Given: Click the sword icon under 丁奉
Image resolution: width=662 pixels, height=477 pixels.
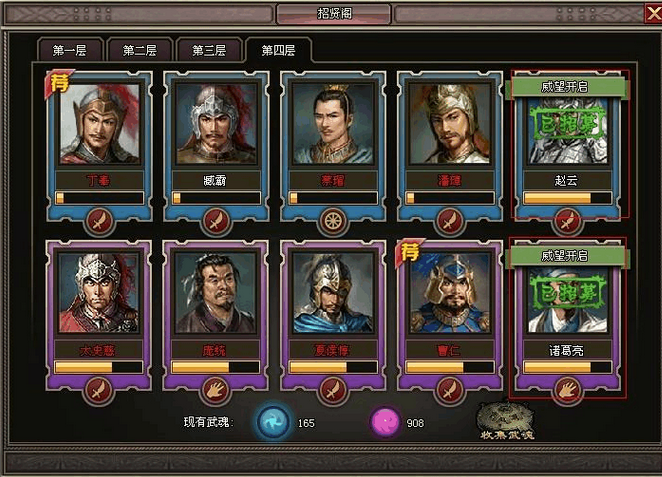Looking at the screenshot, I should pyautogui.click(x=99, y=219).
